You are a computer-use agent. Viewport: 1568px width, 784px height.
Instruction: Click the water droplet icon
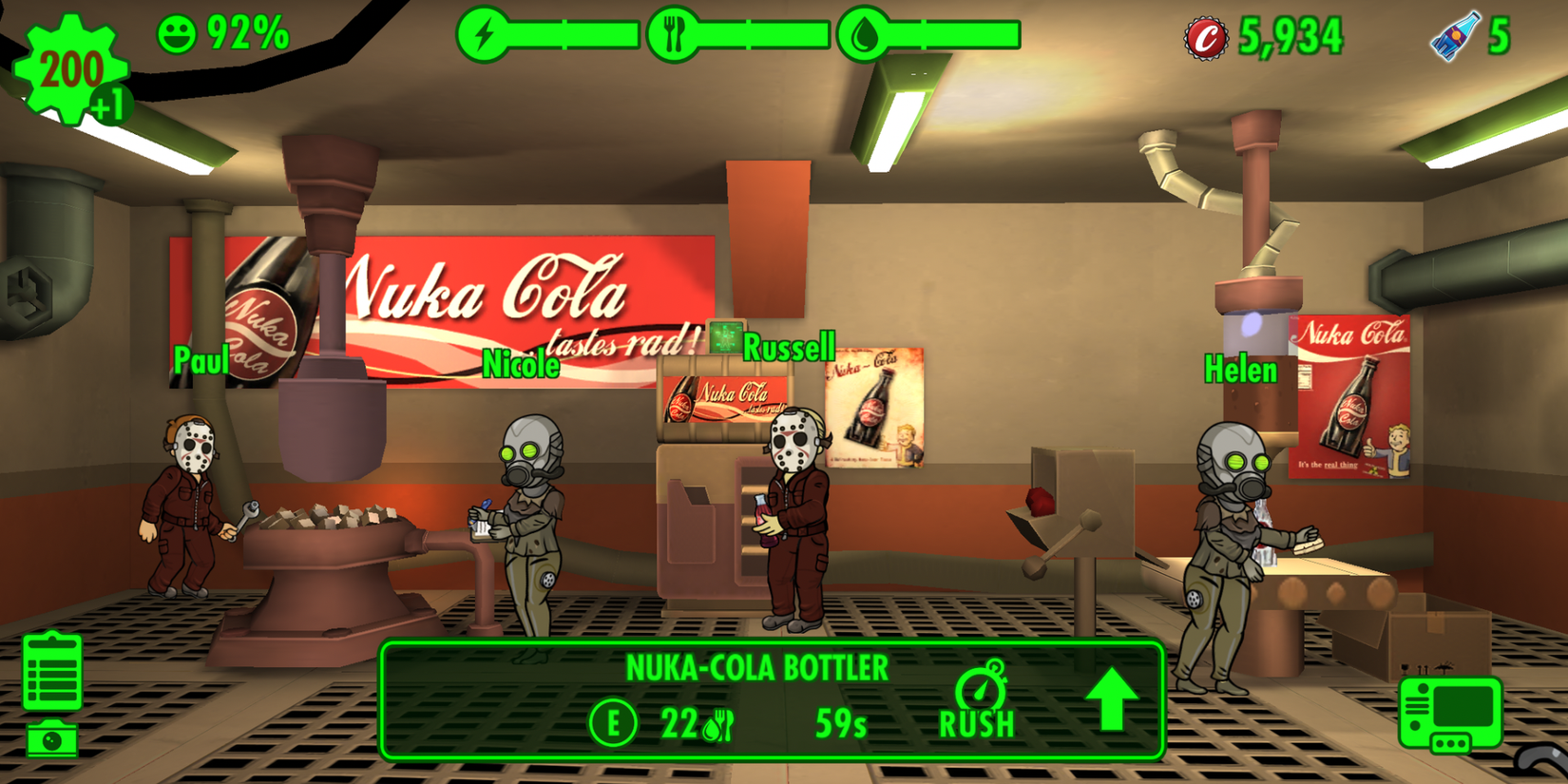tap(864, 34)
